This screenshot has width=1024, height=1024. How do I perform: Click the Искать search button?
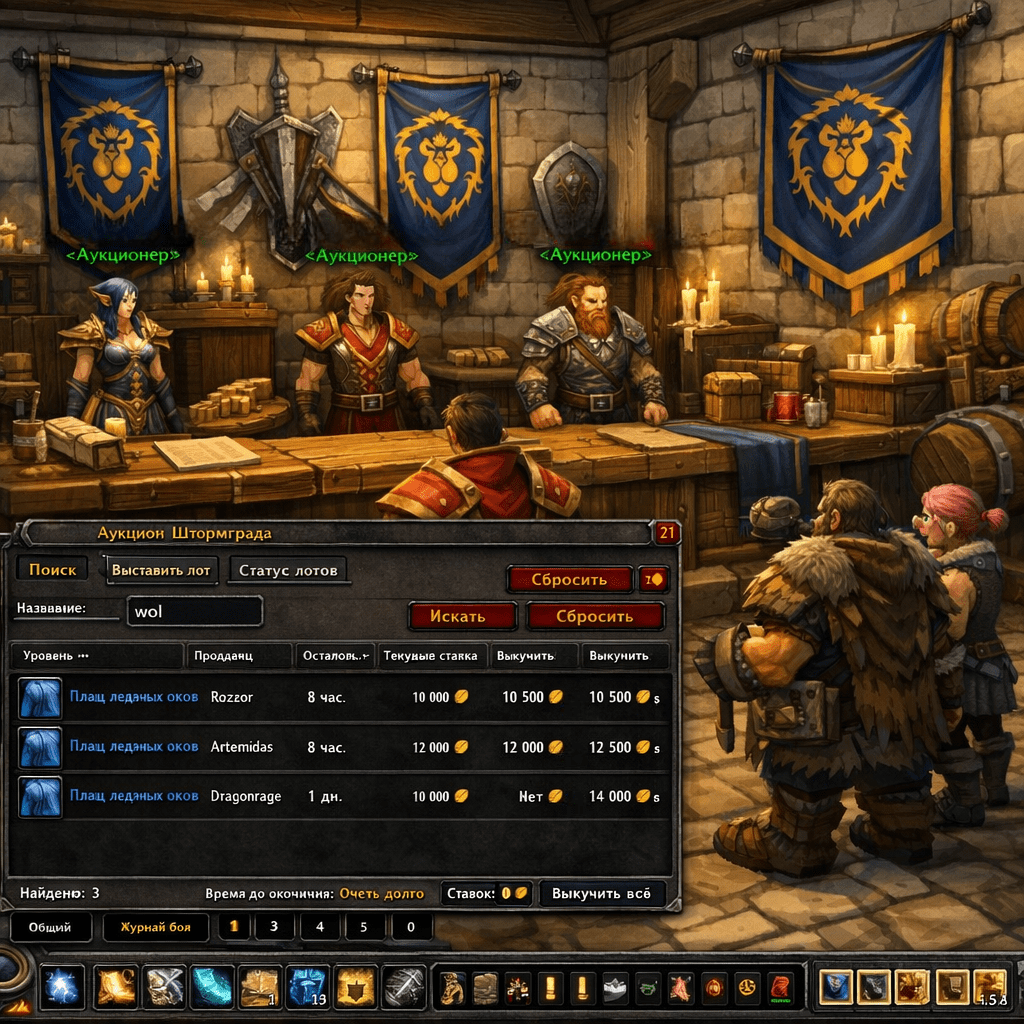[x=461, y=616]
